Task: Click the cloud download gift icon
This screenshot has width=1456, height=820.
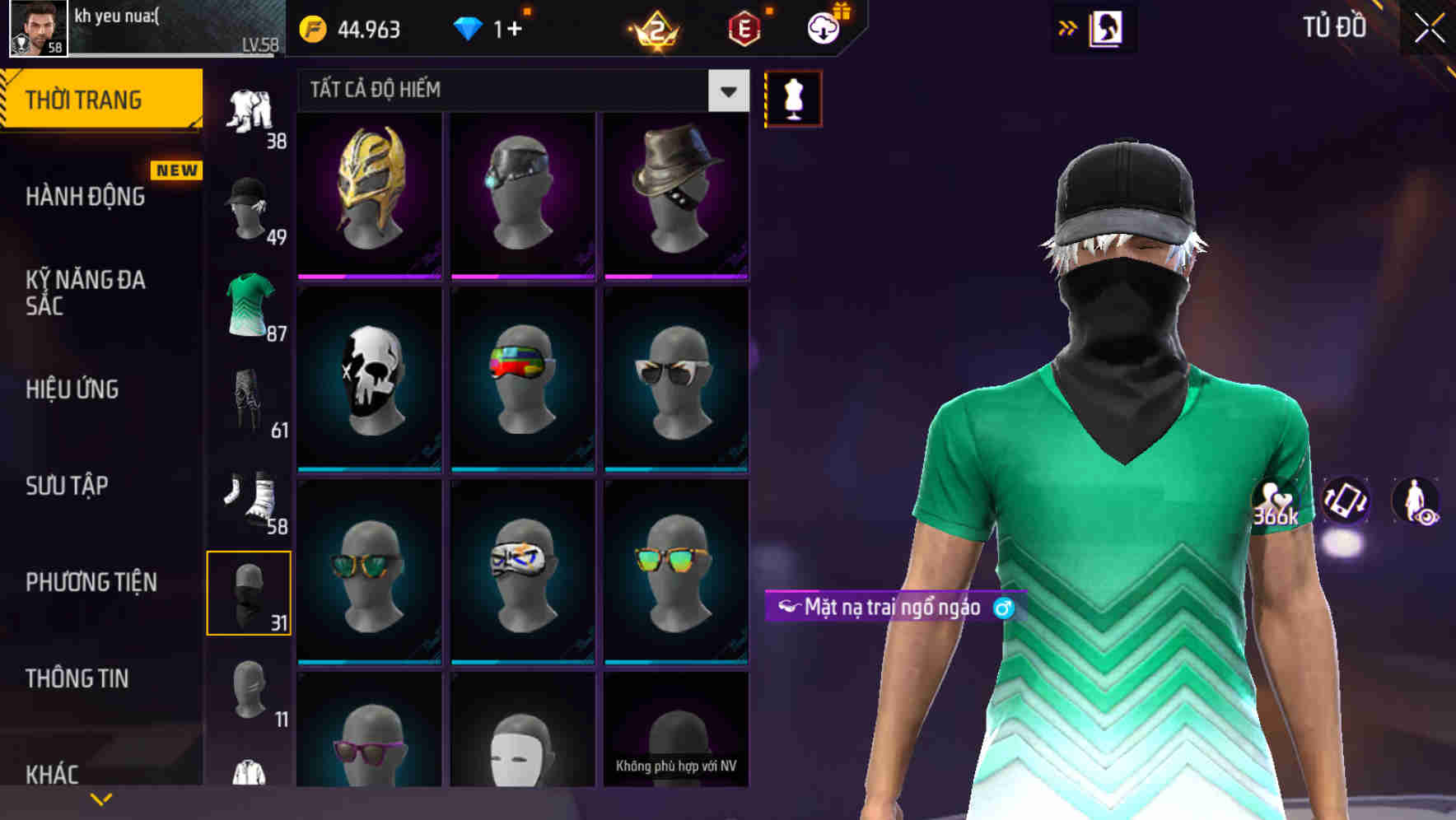Action: coord(826,29)
